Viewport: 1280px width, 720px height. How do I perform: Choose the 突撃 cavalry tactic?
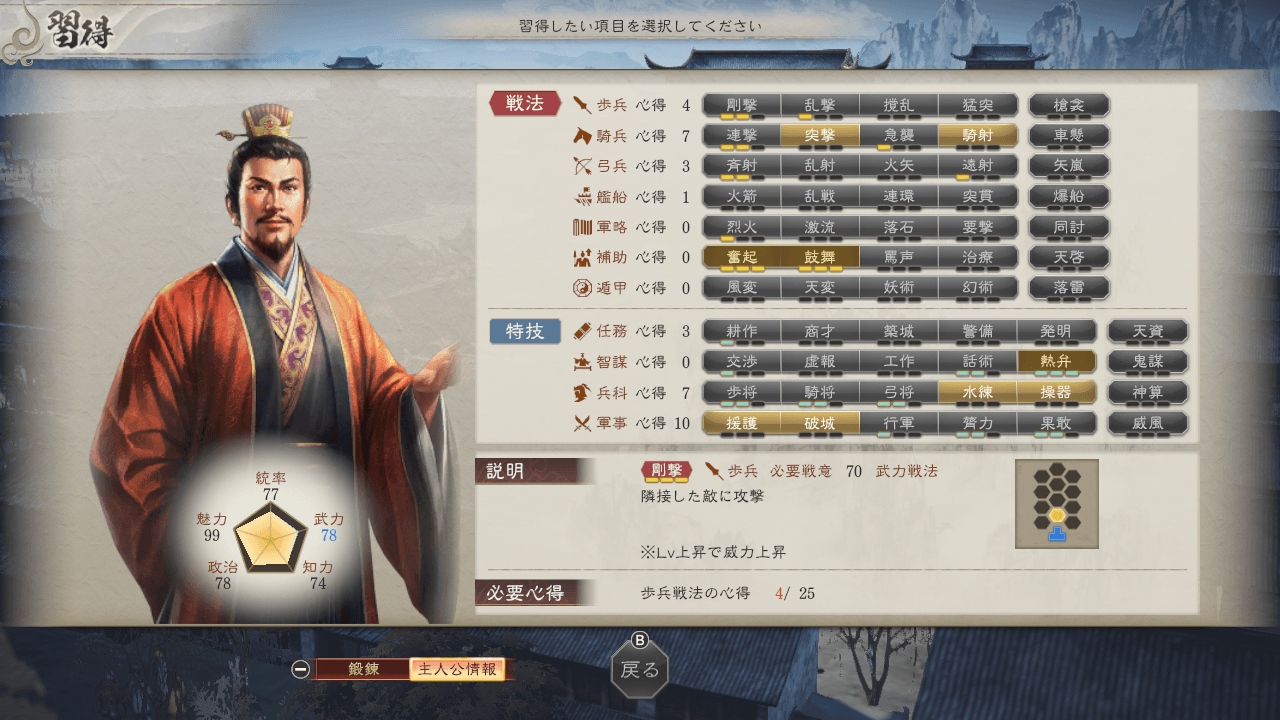pyautogui.click(x=820, y=136)
